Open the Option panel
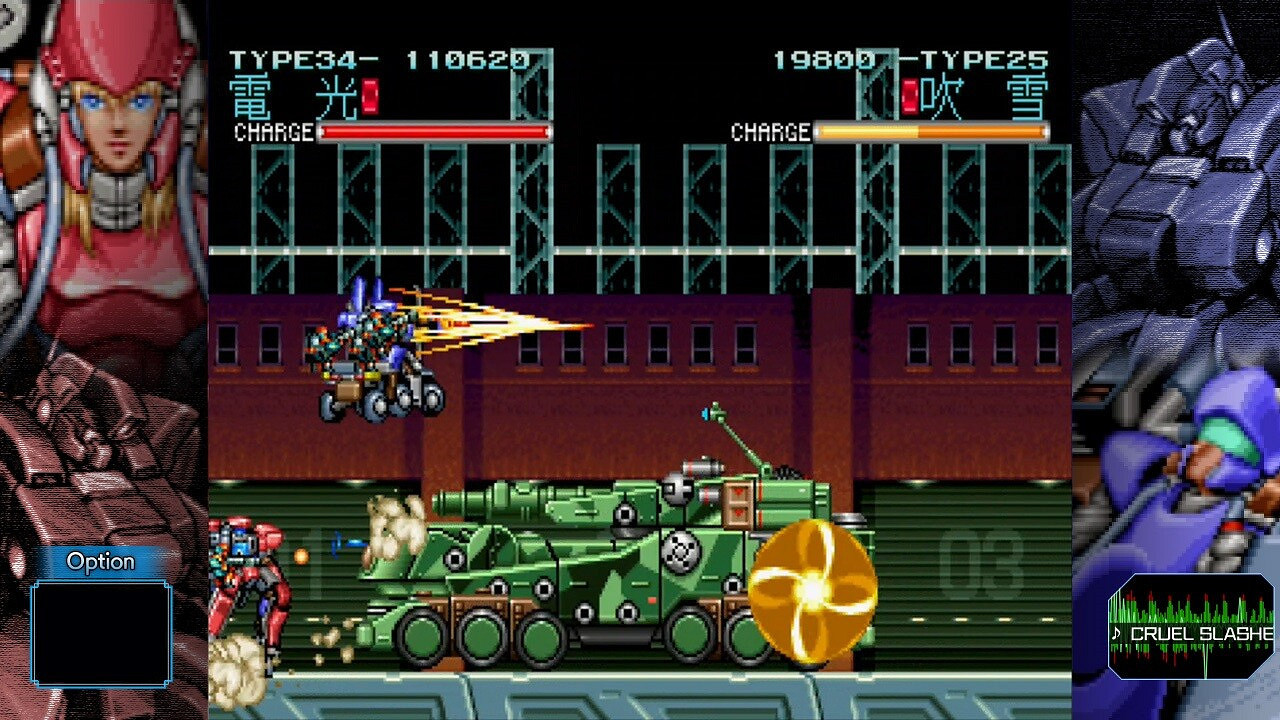 tap(99, 562)
